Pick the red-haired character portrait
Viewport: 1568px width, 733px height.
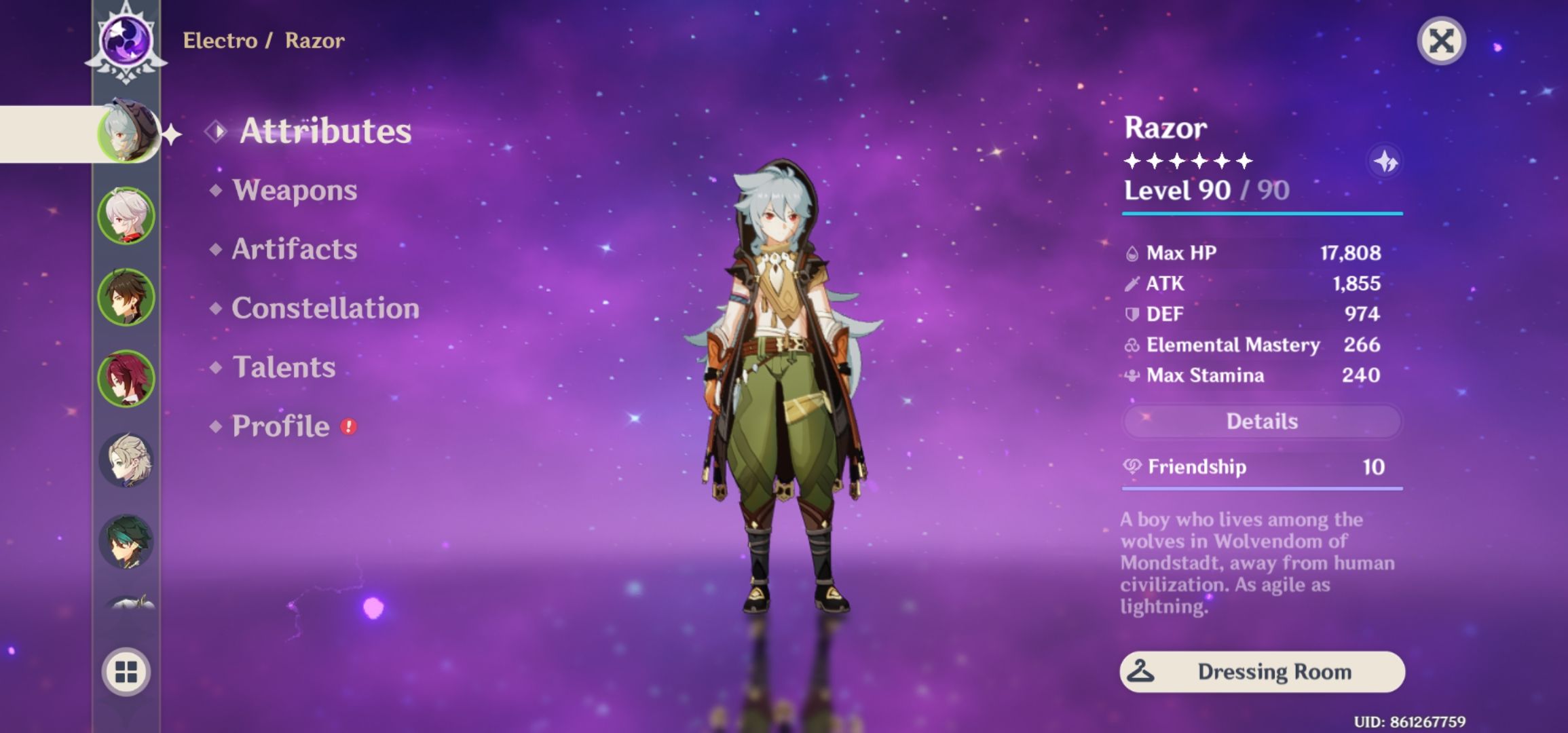tap(126, 379)
